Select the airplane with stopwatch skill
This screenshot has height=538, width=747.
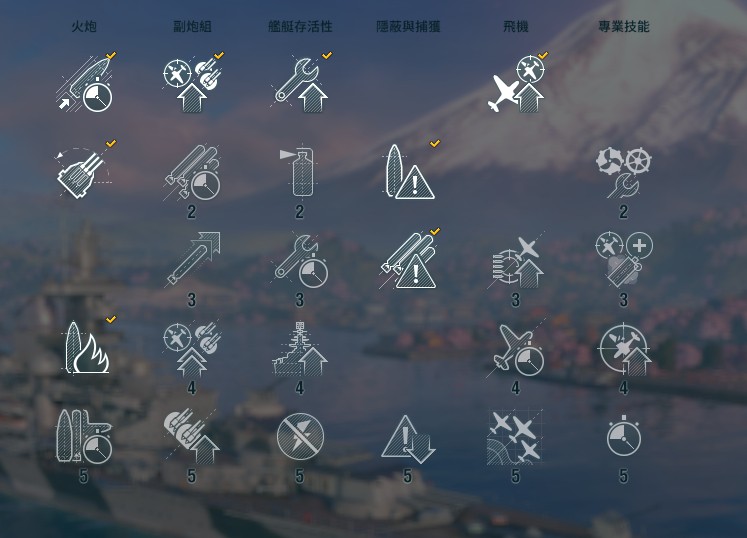click(516, 349)
